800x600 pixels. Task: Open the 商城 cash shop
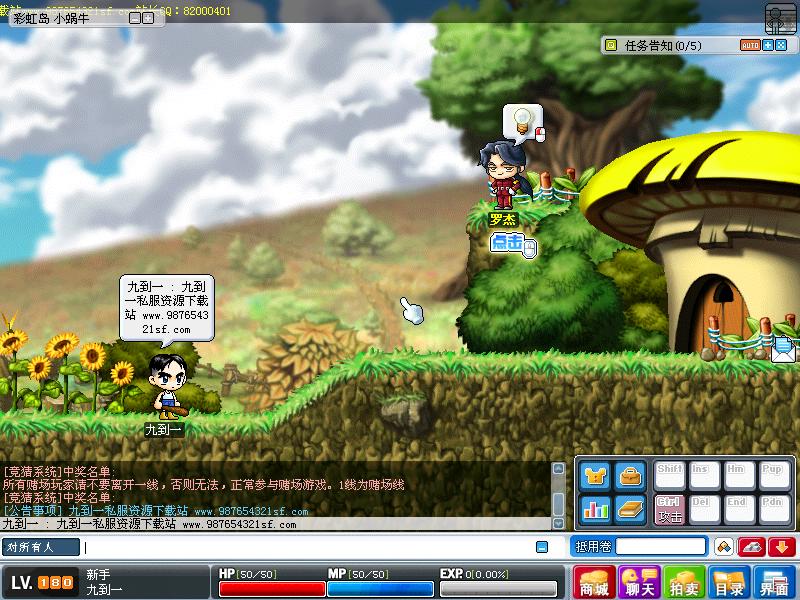click(595, 582)
